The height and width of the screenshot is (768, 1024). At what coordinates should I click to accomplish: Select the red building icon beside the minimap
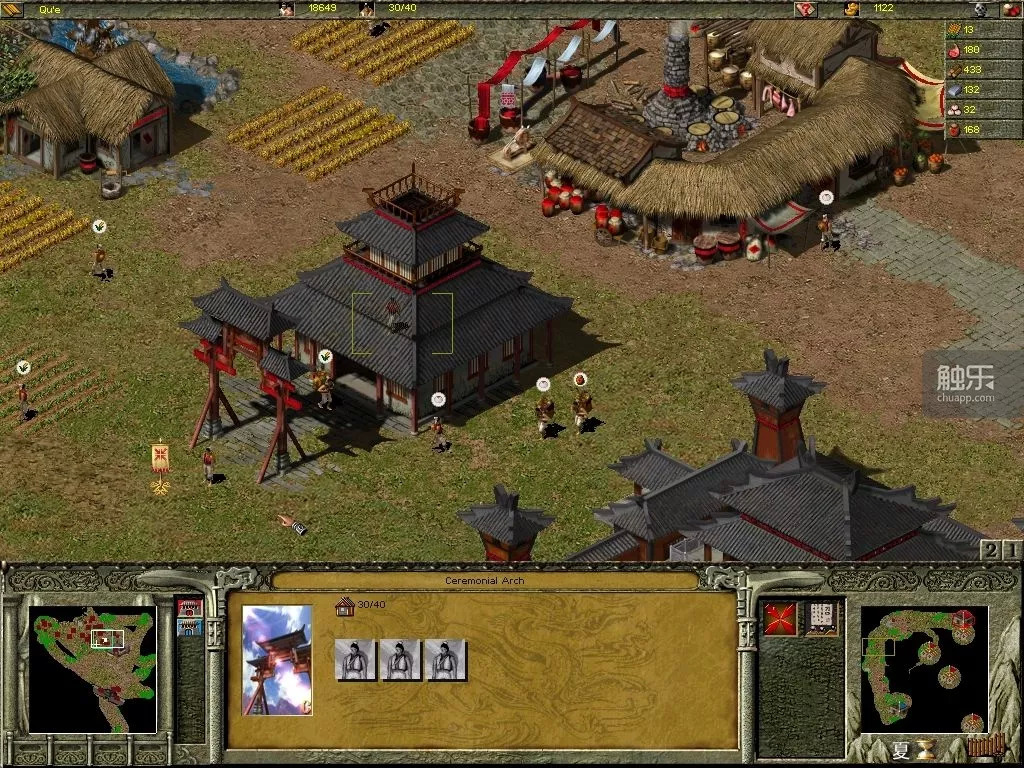pos(189,607)
